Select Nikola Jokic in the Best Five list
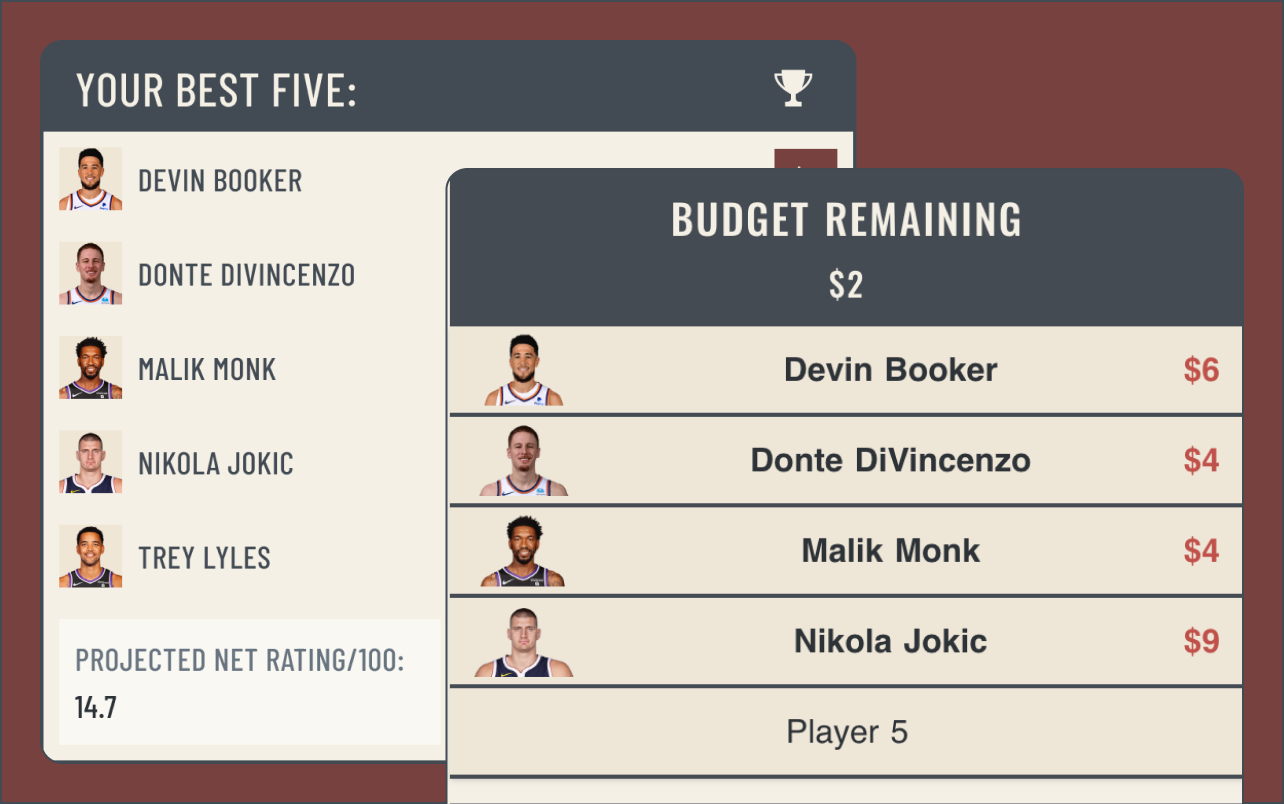 [215, 464]
